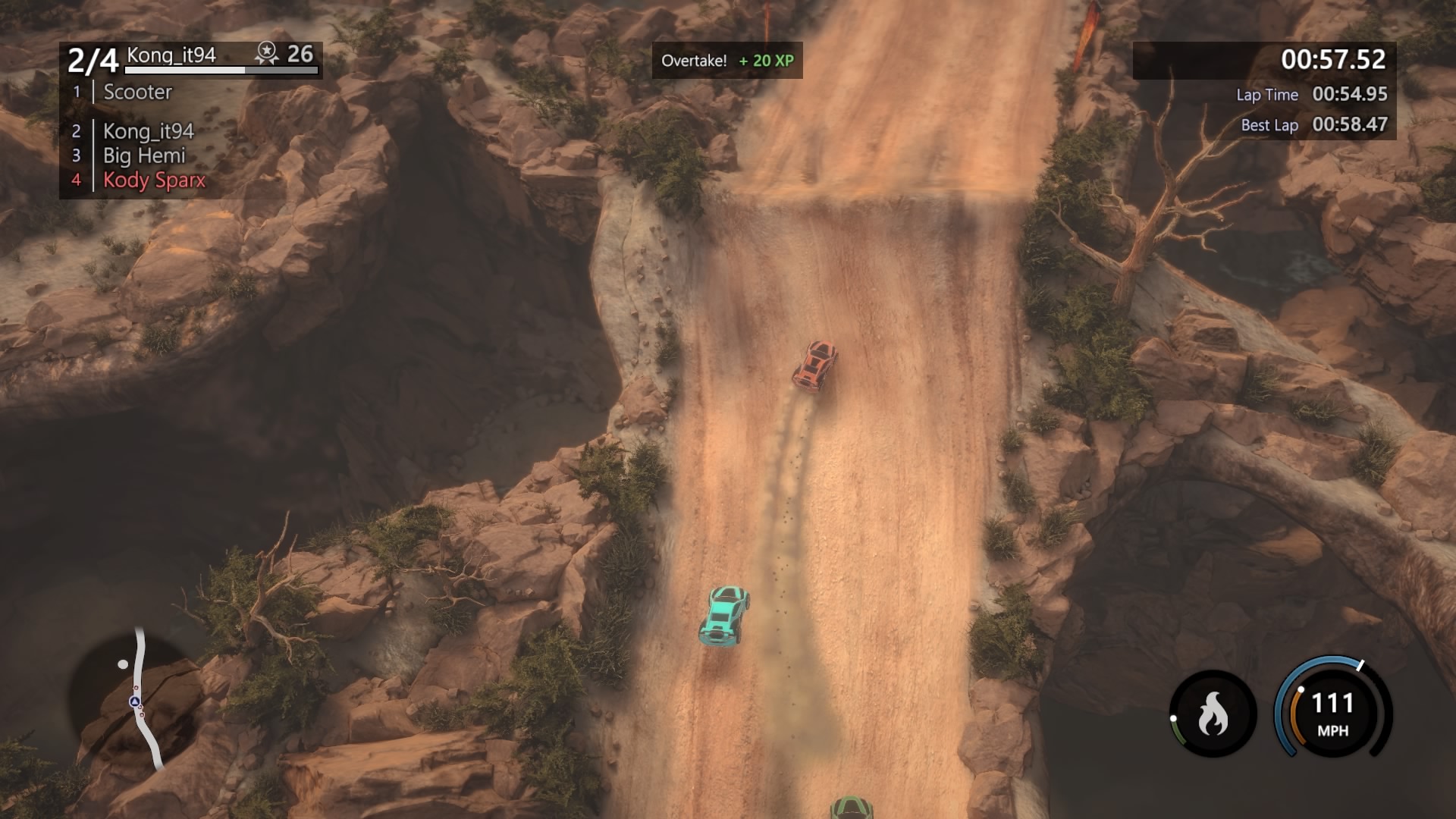Select the boost flame icon
1456x819 pixels.
pyautogui.click(x=1213, y=714)
